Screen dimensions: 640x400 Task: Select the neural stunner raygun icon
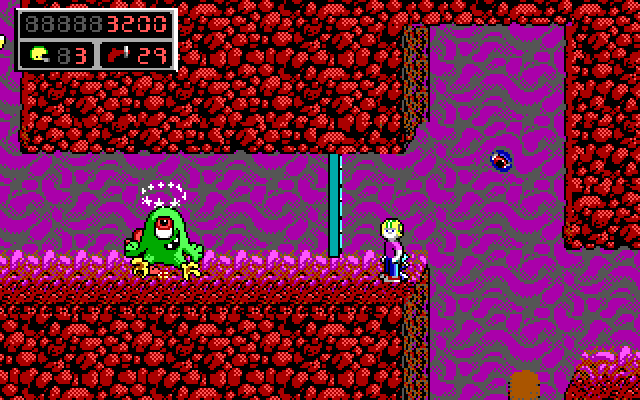pyautogui.click(x=120, y=54)
